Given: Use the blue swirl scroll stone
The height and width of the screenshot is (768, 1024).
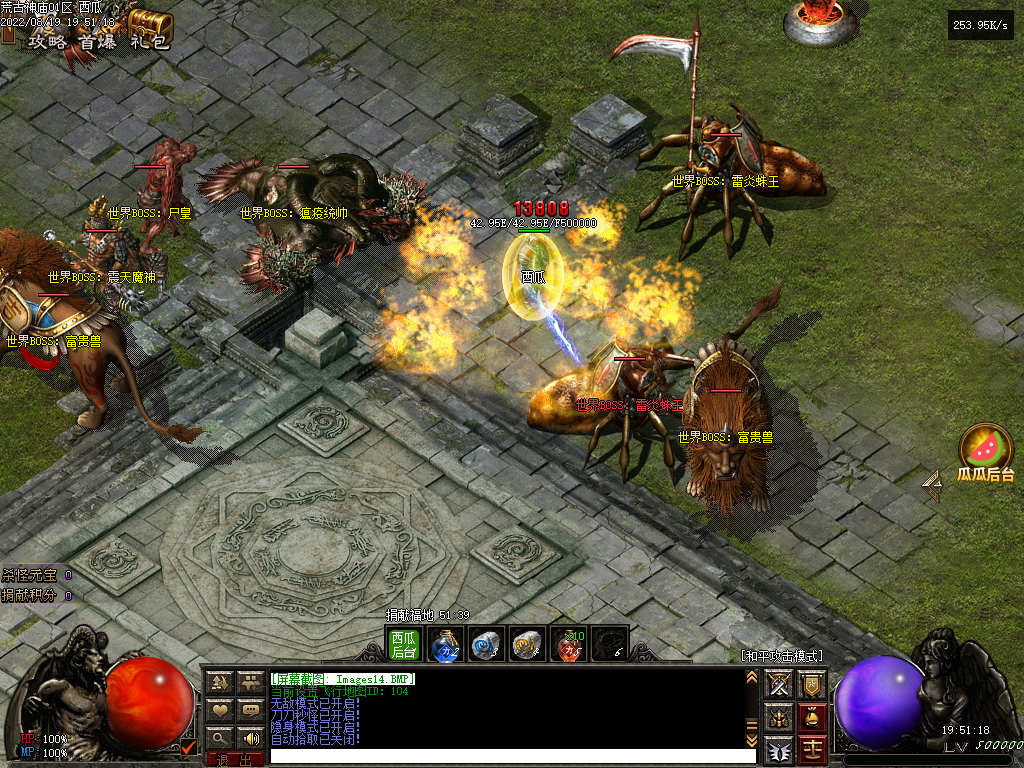Looking at the screenshot, I should 486,645.
